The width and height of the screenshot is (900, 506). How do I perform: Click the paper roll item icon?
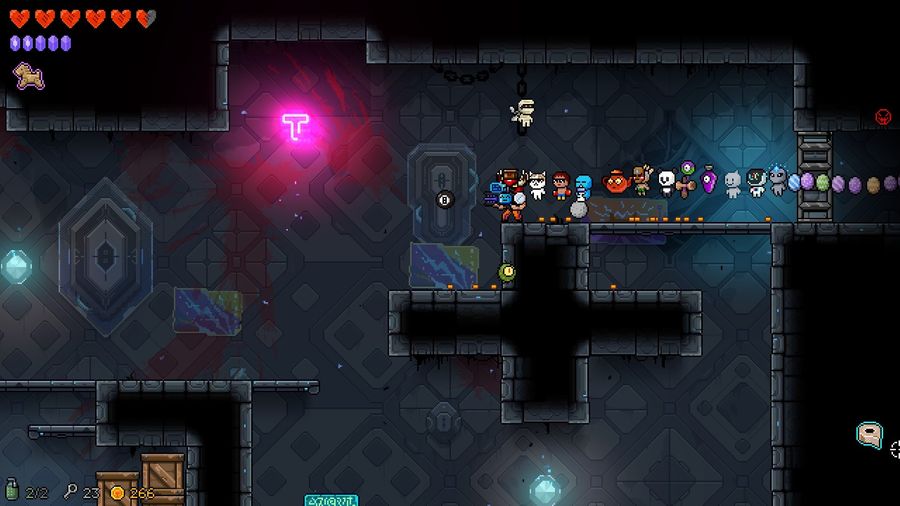click(869, 435)
